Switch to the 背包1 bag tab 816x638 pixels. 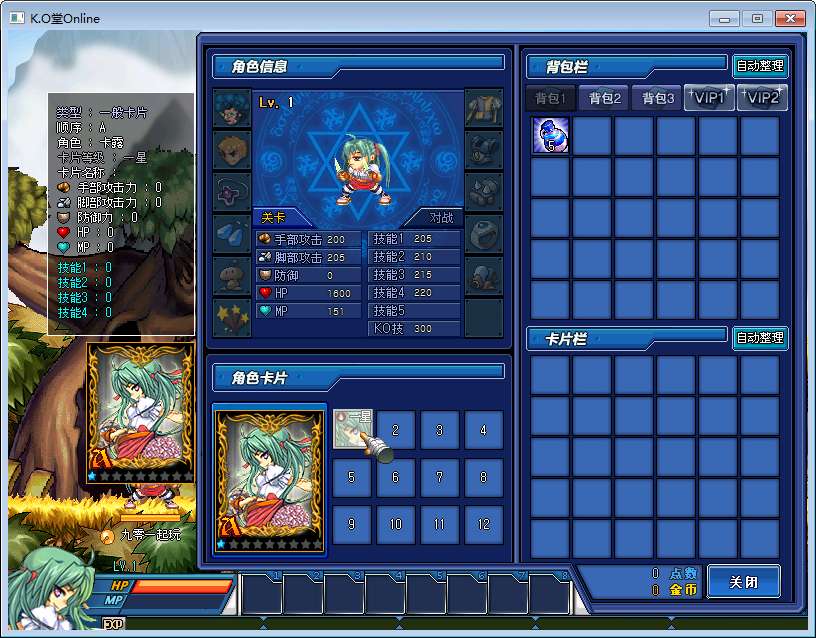(x=551, y=98)
